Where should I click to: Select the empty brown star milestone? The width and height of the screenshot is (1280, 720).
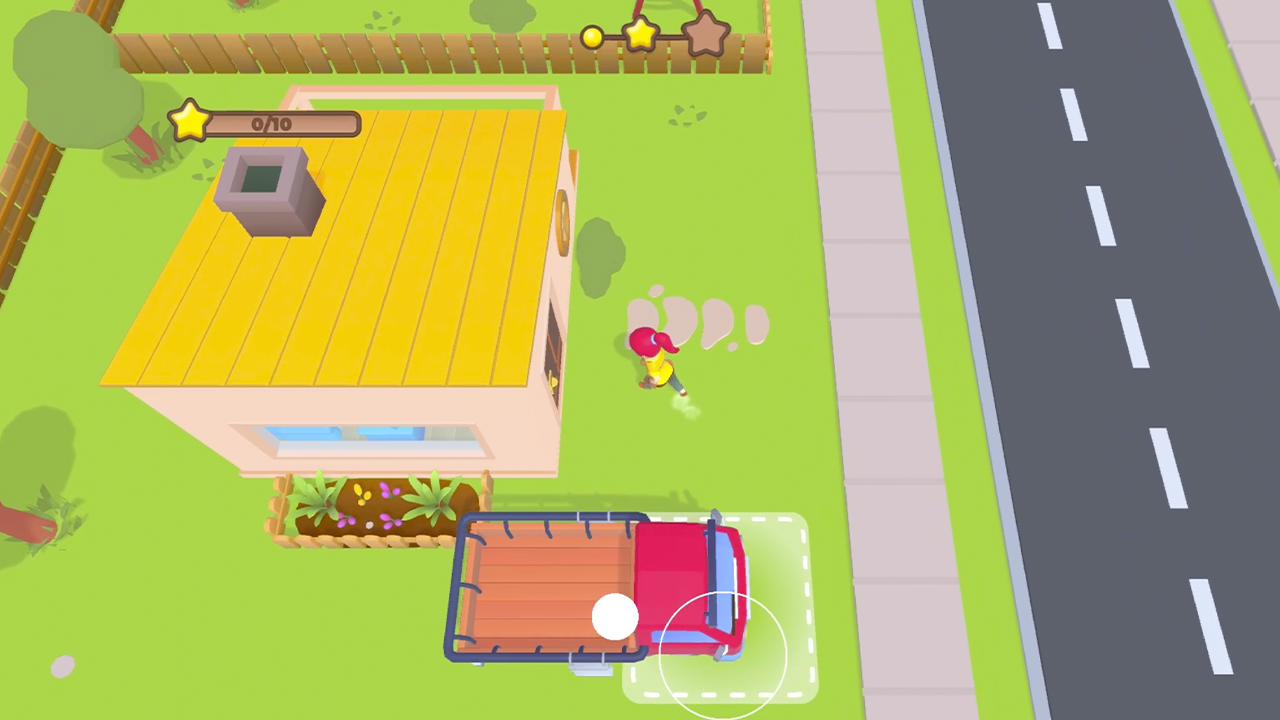pyautogui.click(x=707, y=33)
